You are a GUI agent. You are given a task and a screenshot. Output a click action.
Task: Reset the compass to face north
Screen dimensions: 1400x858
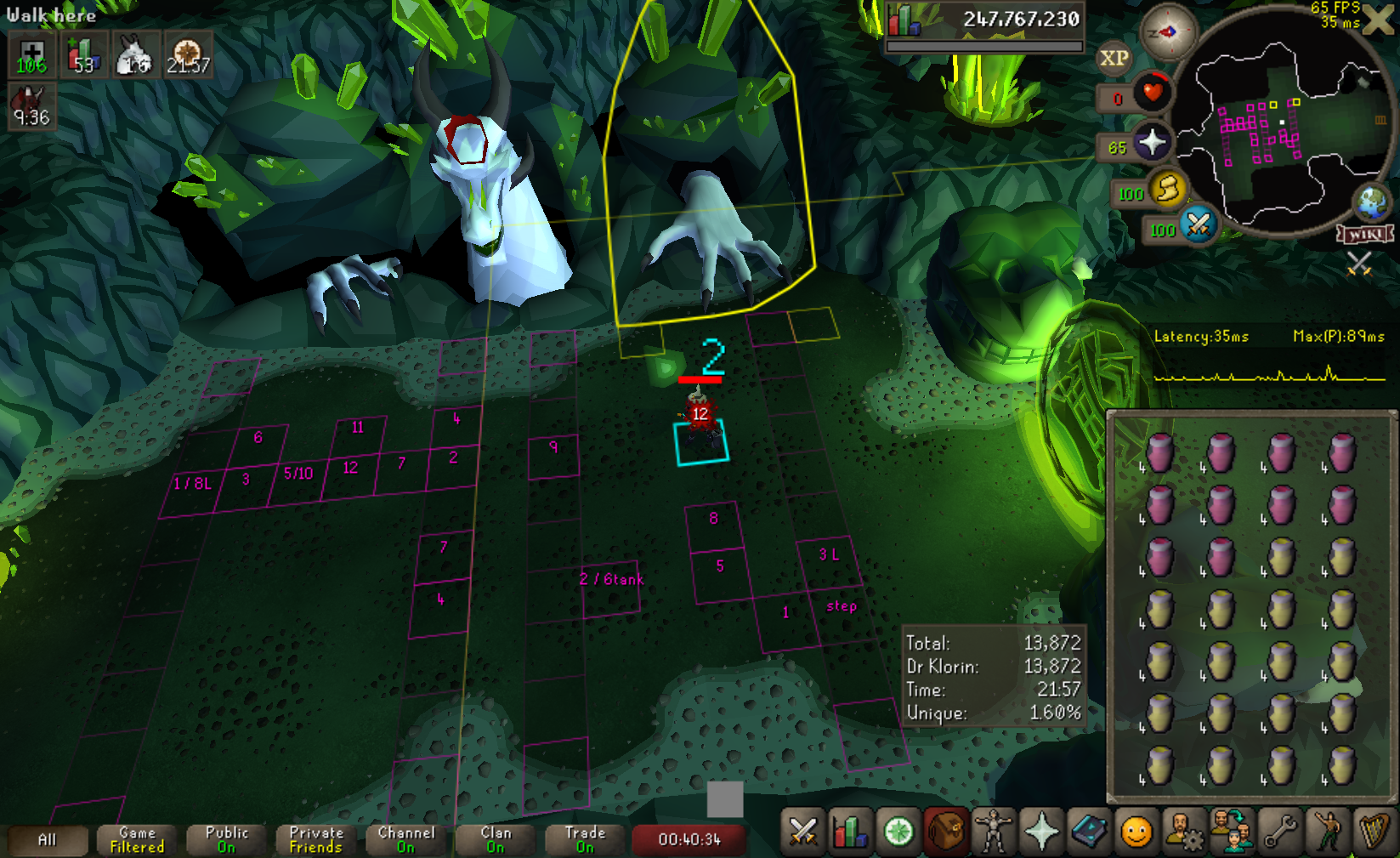(x=1168, y=32)
